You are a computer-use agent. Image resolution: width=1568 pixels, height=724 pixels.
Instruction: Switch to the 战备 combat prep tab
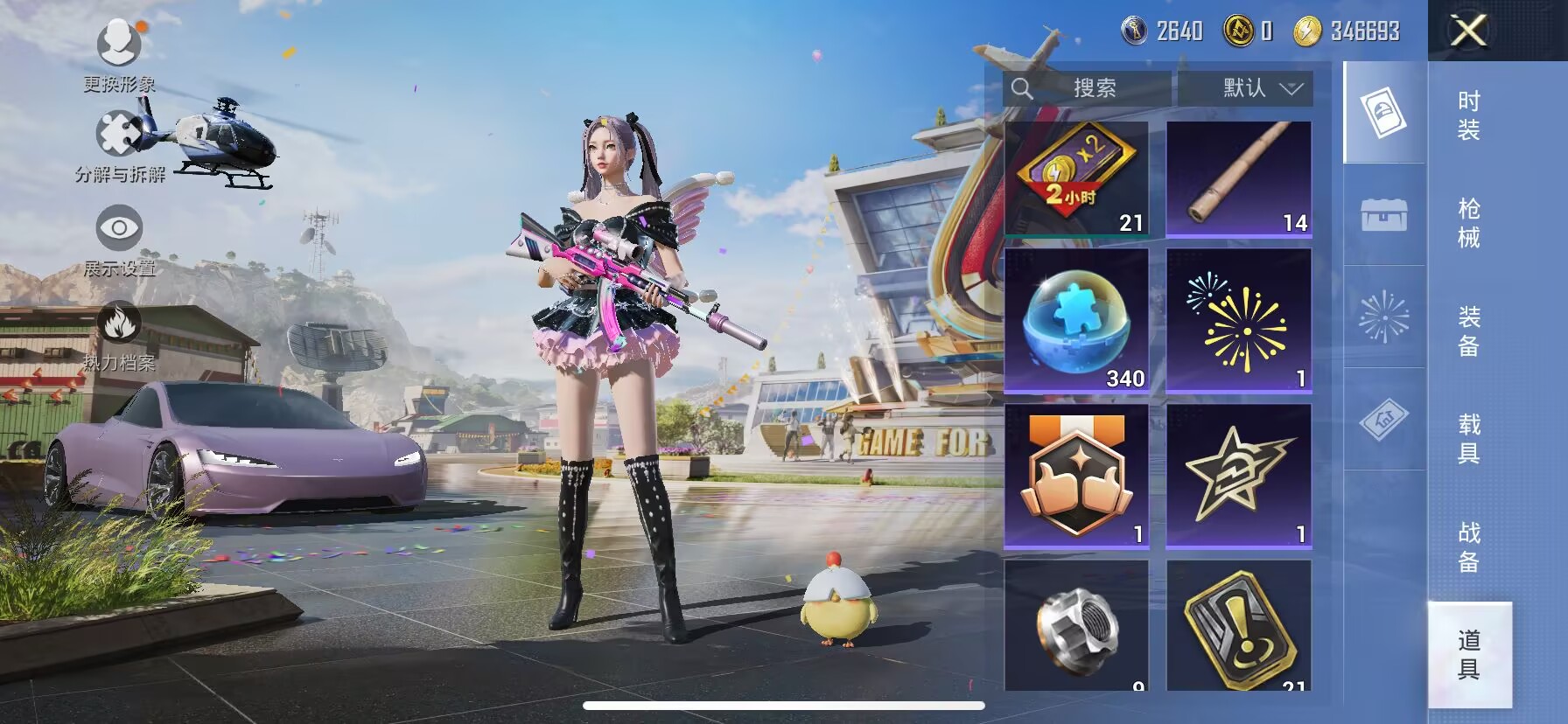pos(1468,546)
